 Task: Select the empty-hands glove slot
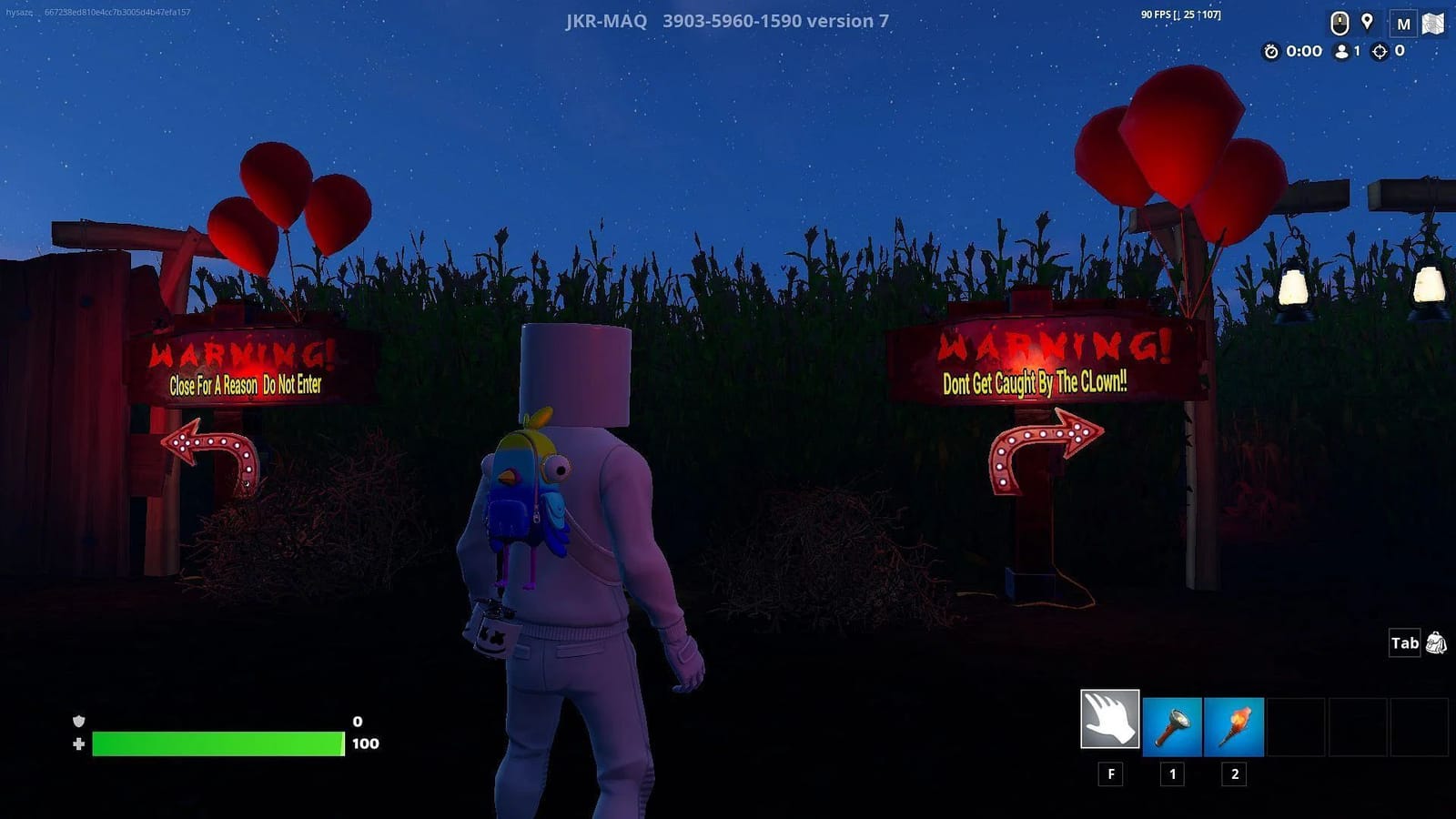[1110, 719]
